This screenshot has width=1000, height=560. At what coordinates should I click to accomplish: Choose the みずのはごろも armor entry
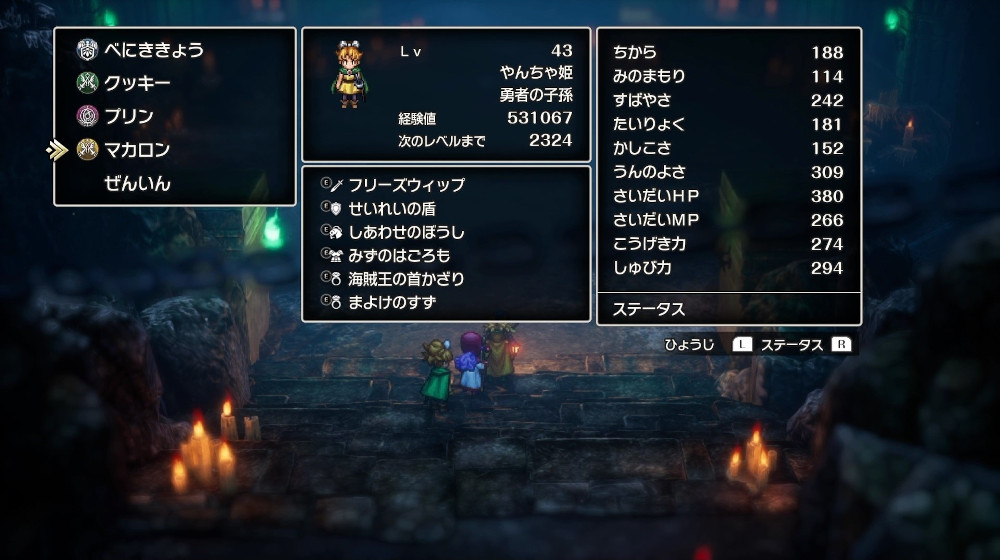coord(399,255)
